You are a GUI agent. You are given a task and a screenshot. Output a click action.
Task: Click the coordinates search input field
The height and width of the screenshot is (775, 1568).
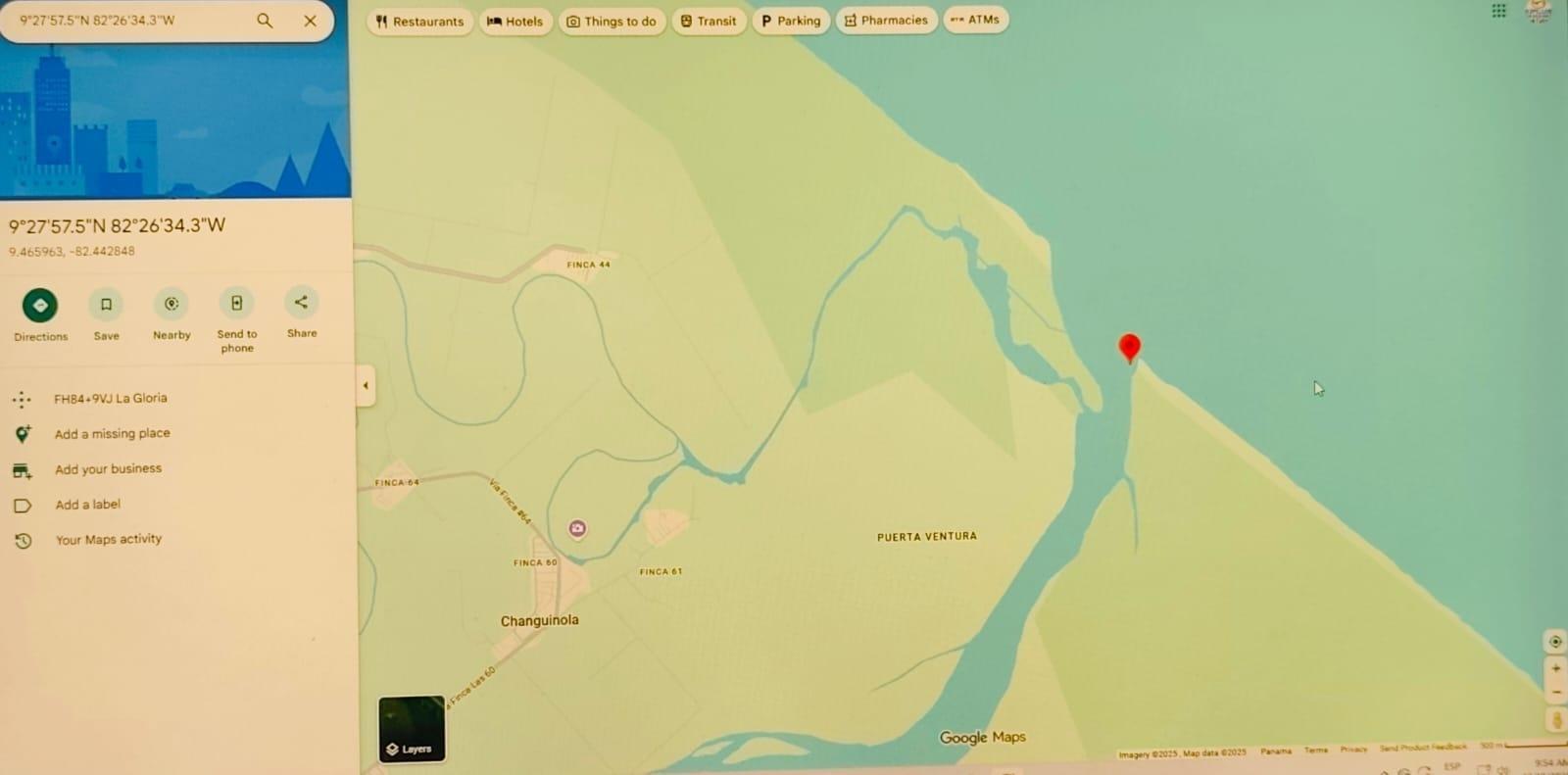click(127, 21)
